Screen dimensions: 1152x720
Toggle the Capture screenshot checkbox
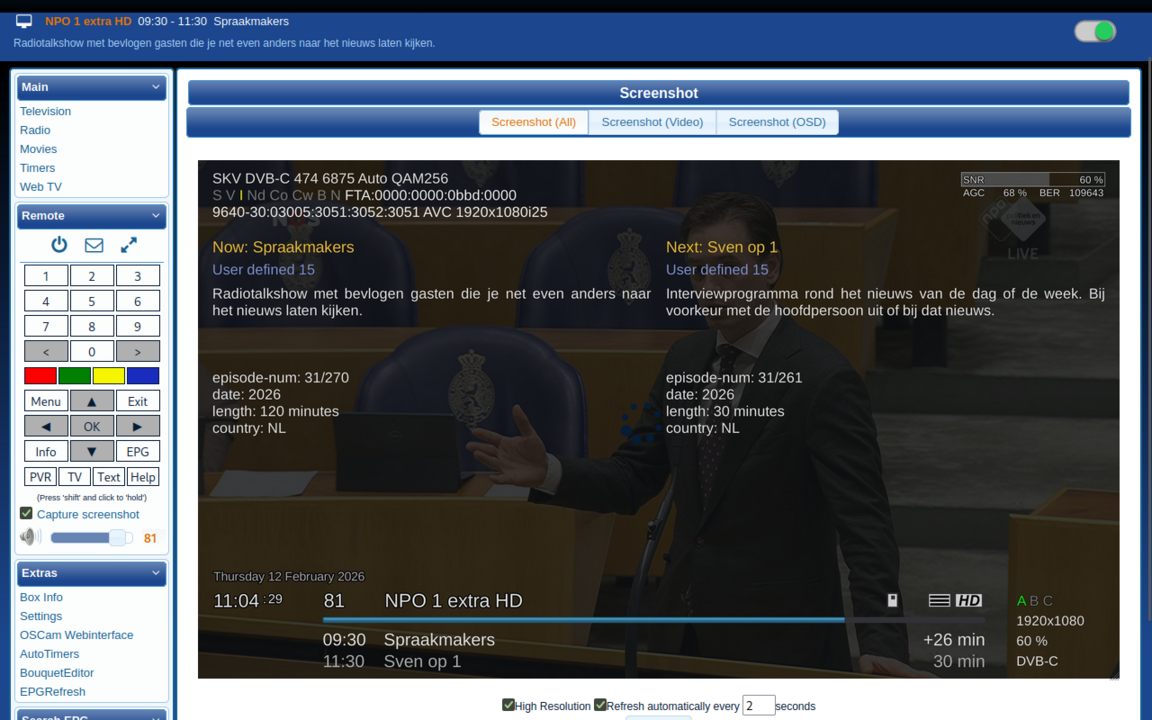[x=27, y=514]
